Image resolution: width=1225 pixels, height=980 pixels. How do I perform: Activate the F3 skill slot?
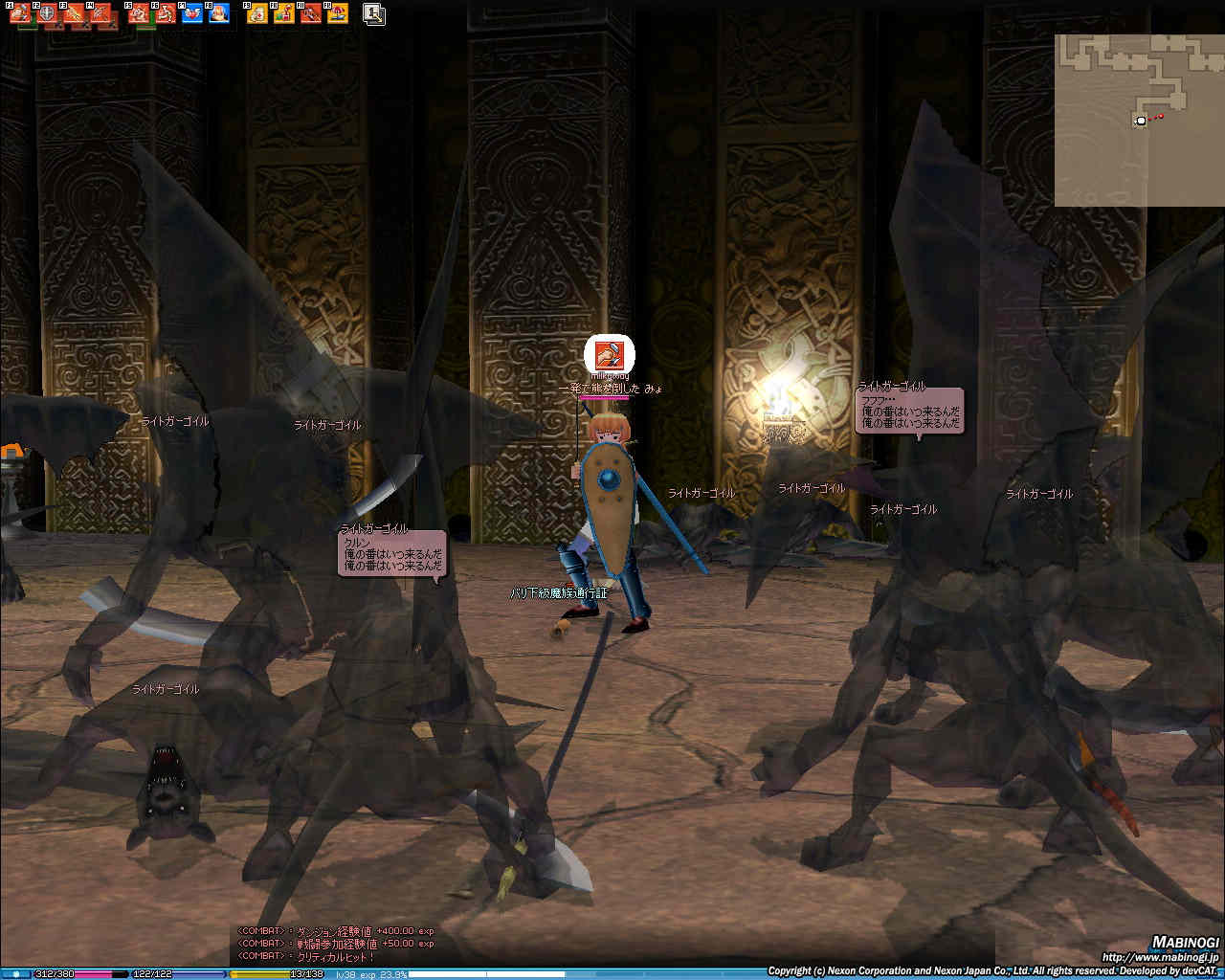74,14
